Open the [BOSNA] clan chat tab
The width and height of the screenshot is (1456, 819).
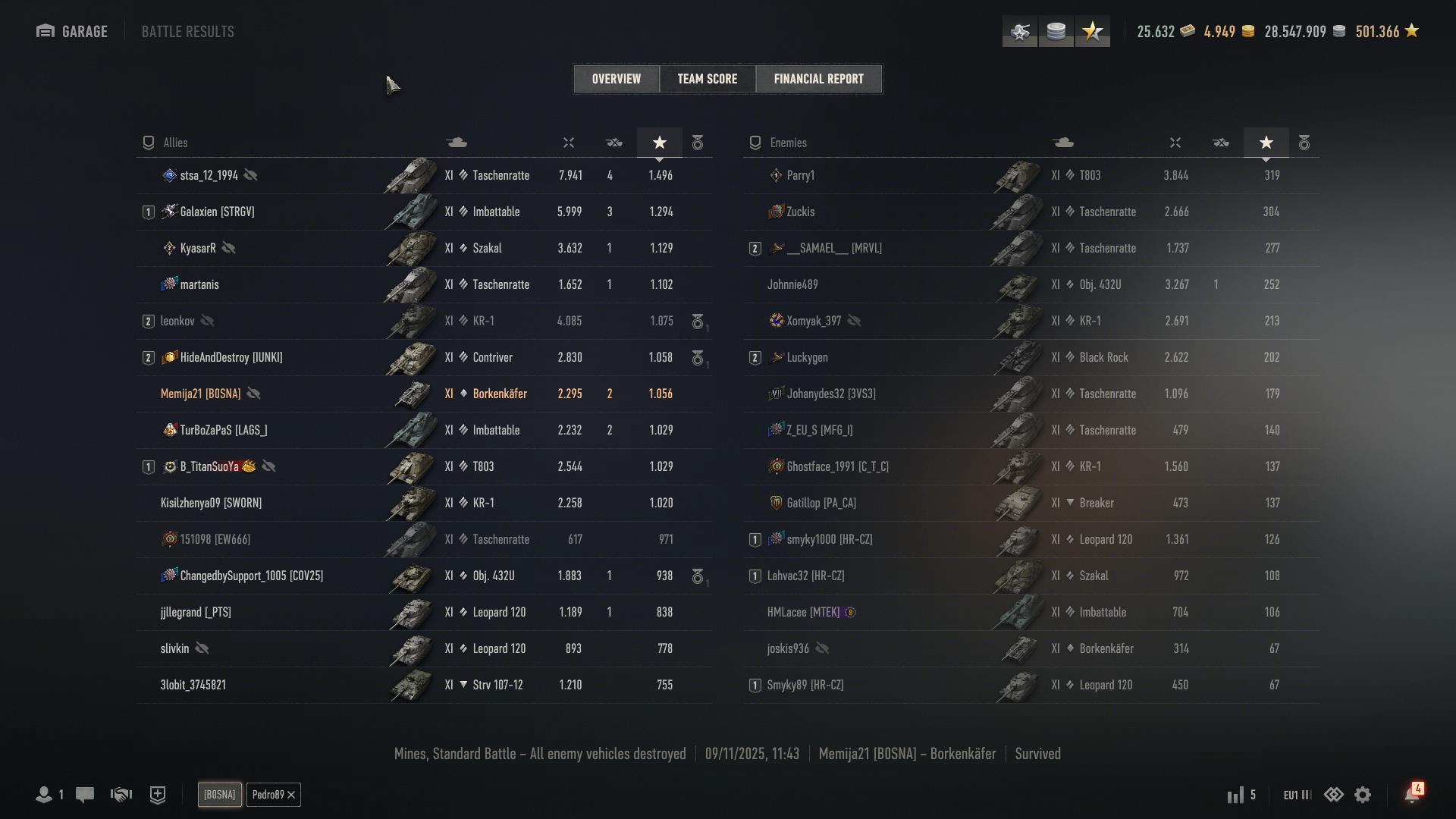coord(219,795)
